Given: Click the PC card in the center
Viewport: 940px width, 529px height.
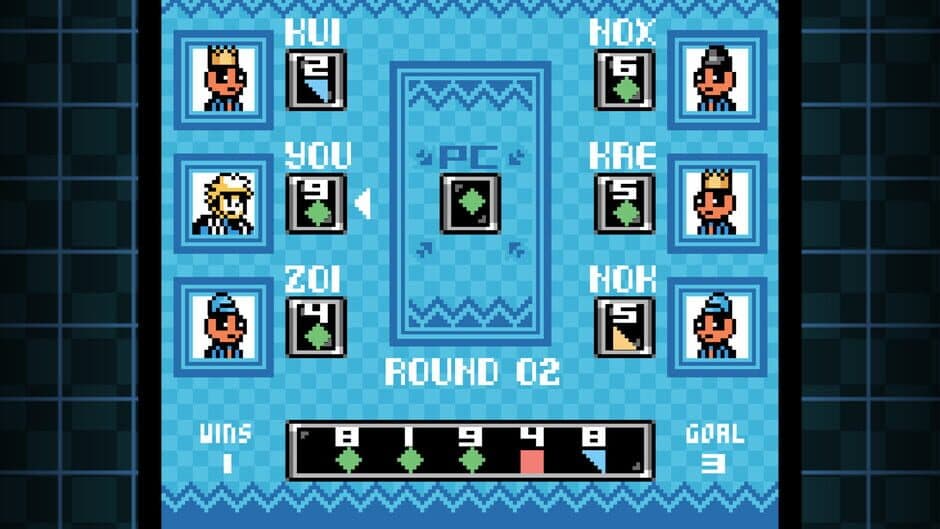Looking at the screenshot, I should click(x=470, y=203).
